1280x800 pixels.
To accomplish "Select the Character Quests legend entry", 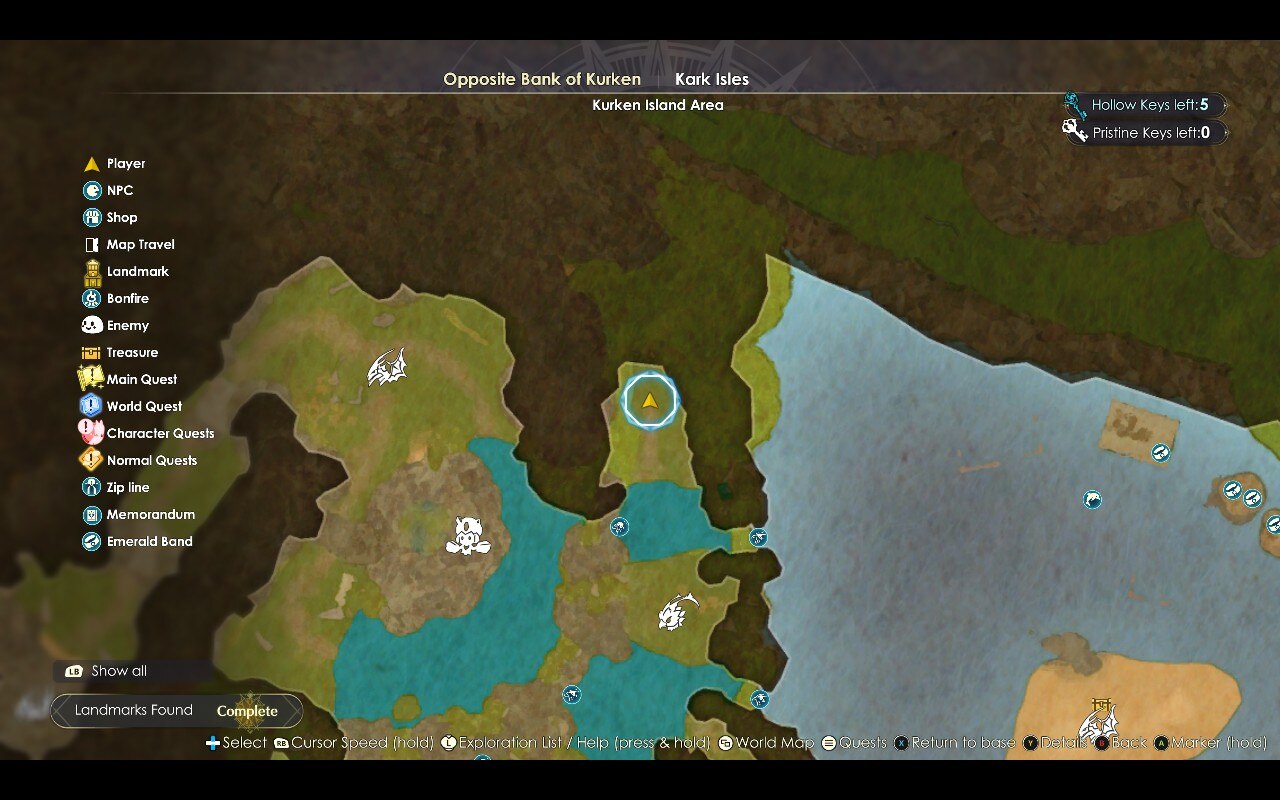I will 160,433.
